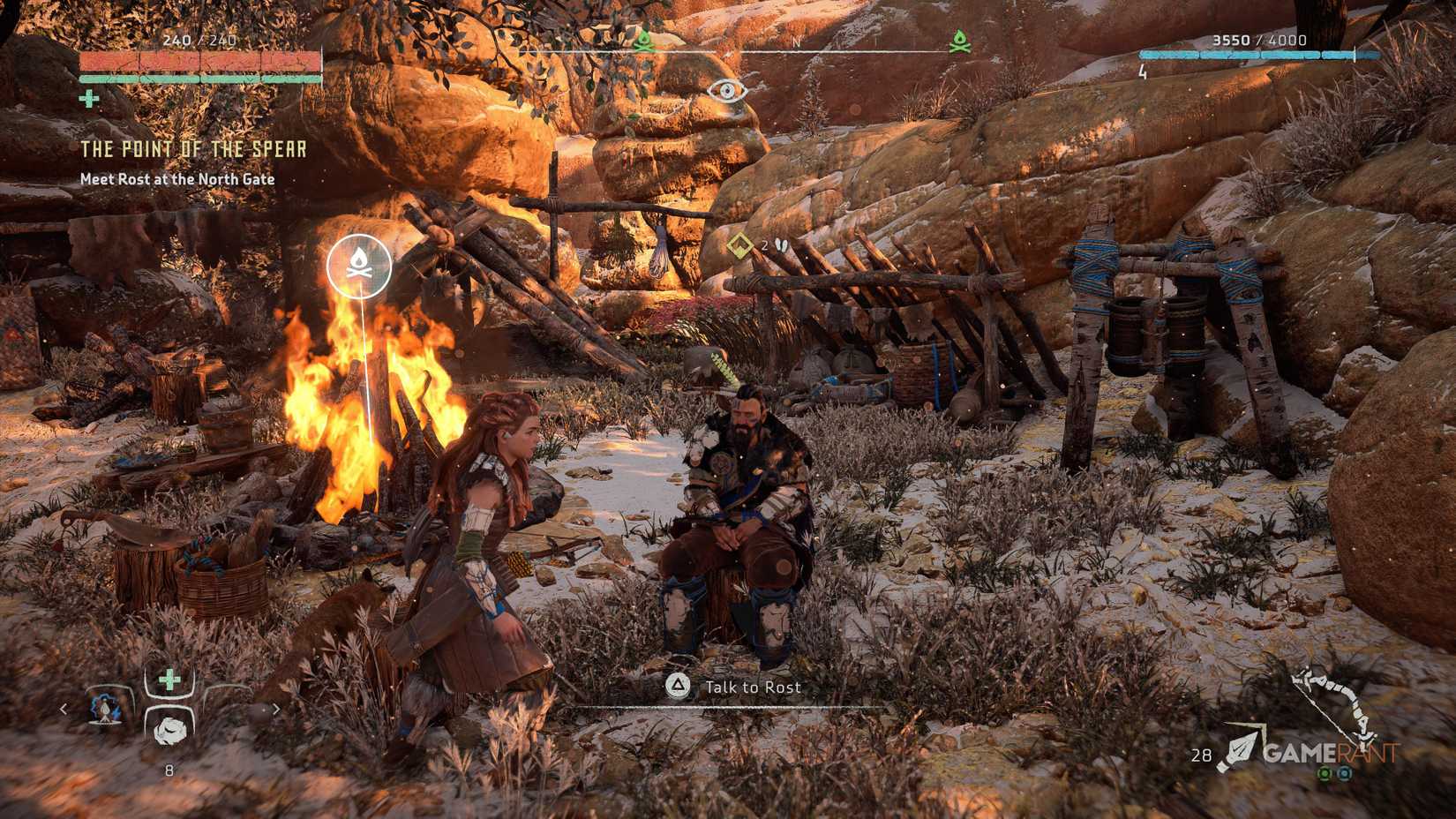Click the green medicine plus icon on the d-pad
The width and height of the screenshot is (1456, 819).
click(169, 679)
